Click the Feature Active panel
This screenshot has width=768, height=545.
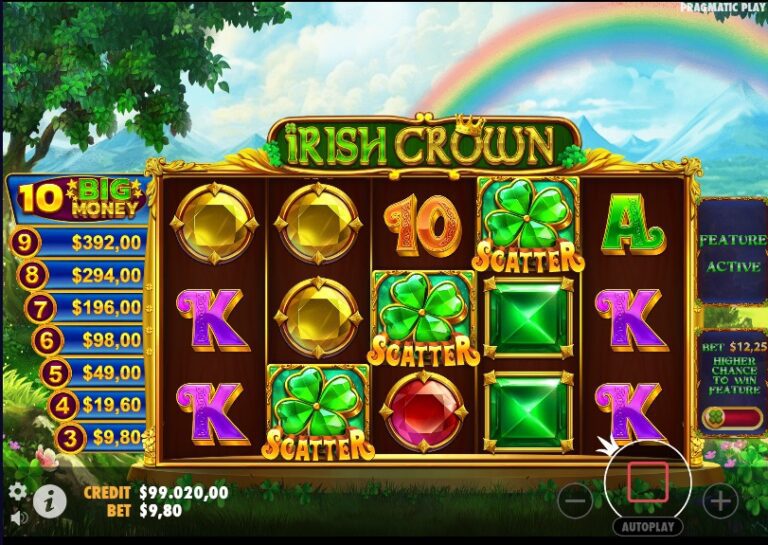[x=731, y=252]
